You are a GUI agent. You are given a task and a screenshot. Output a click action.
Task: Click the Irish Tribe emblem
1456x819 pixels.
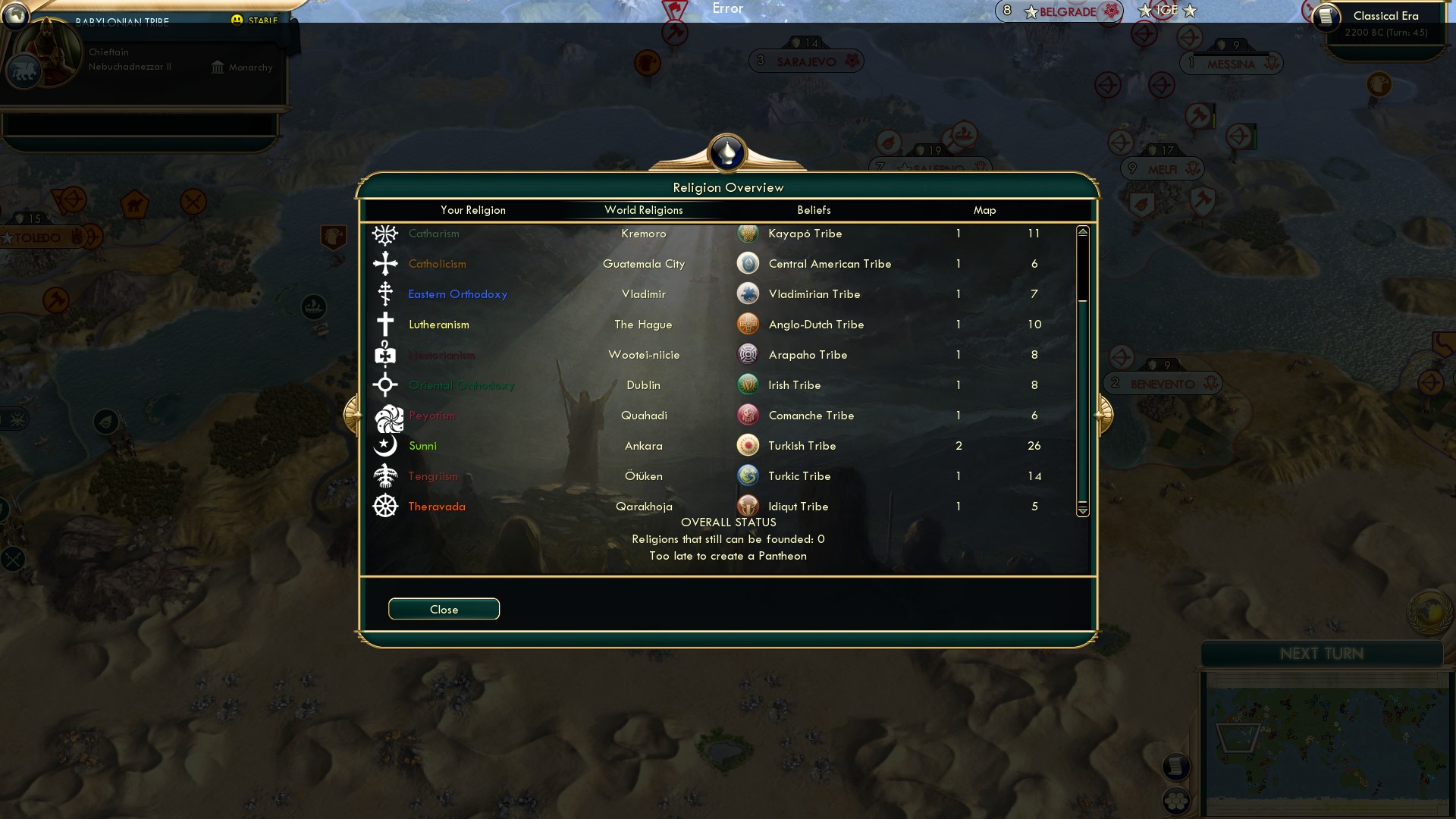coord(748,384)
